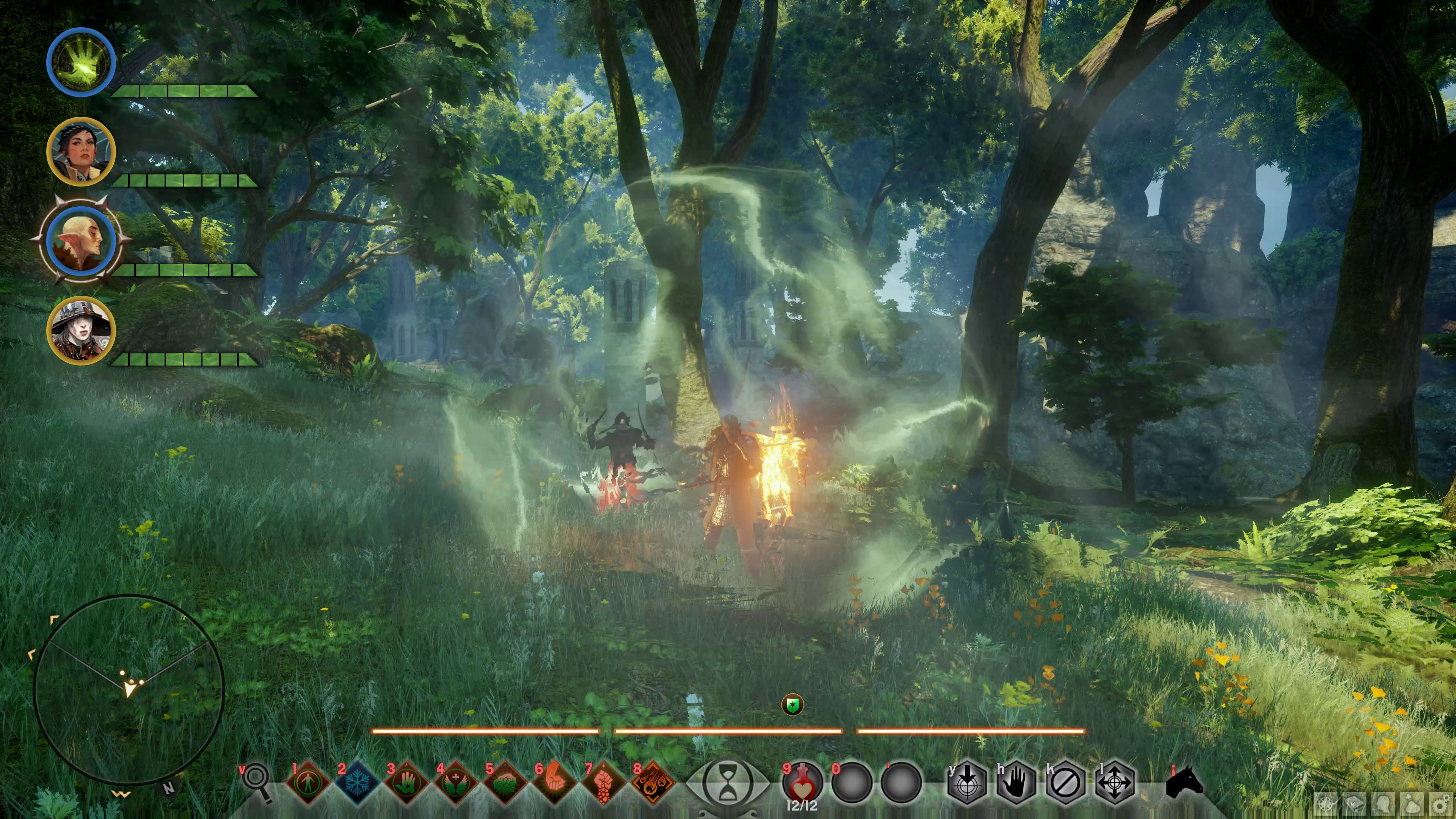Image resolution: width=1456 pixels, height=819 pixels.
Task: Click the circular compass minimap
Action: pos(129,690)
